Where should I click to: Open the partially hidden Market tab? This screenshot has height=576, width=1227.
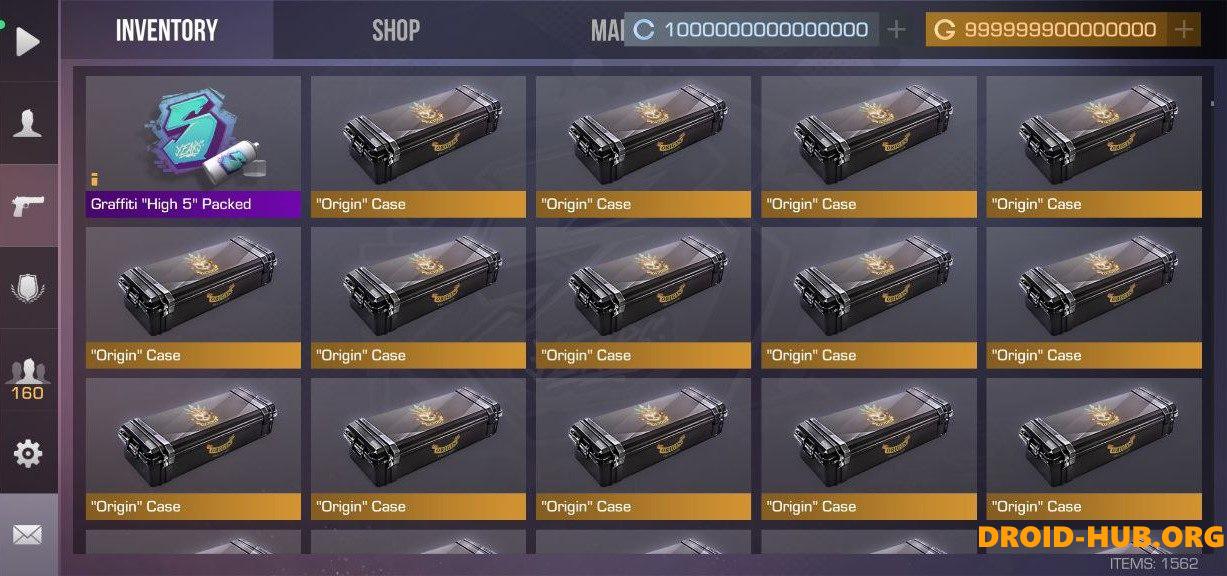[x=605, y=31]
